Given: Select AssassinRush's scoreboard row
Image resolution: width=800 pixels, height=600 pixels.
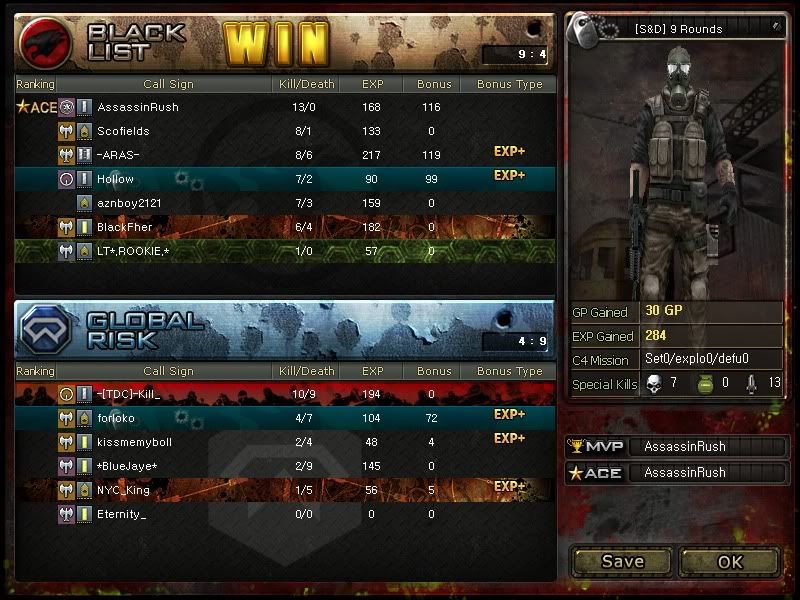Looking at the screenshot, I should [284, 107].
